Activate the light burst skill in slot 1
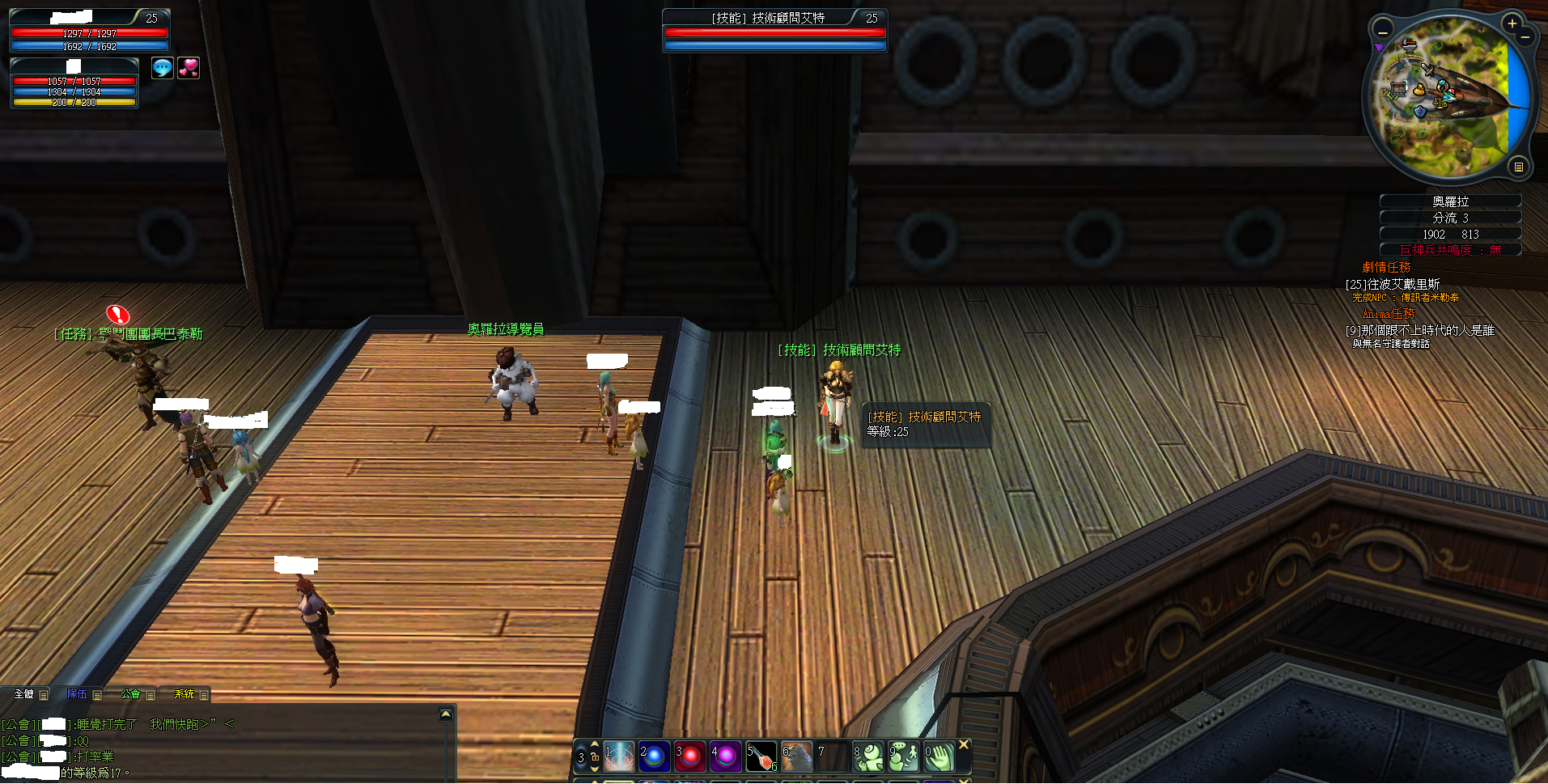The height and width of the screenshot is (784, 1548). pos(619,756)
